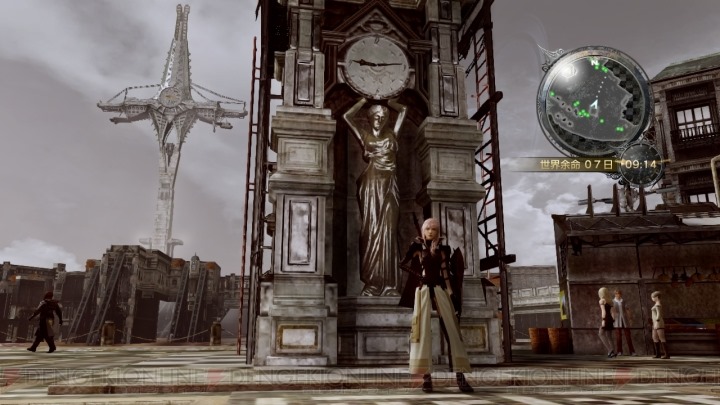Open the circular minimap
The image size is (720, 405).
(594, 101)
